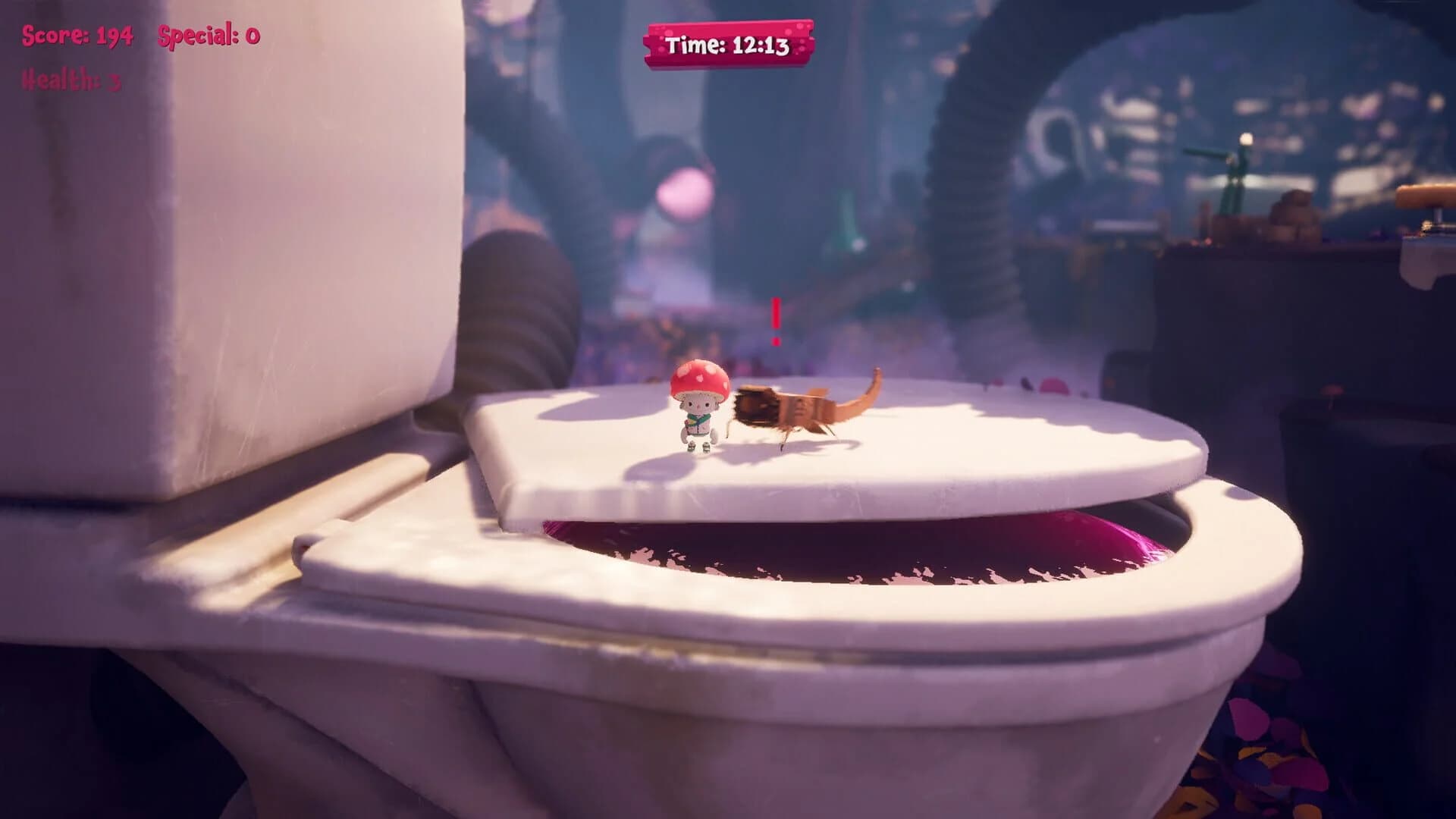
Task: Click the Special: 0 HUD indicator
Action: coord(206,34)
